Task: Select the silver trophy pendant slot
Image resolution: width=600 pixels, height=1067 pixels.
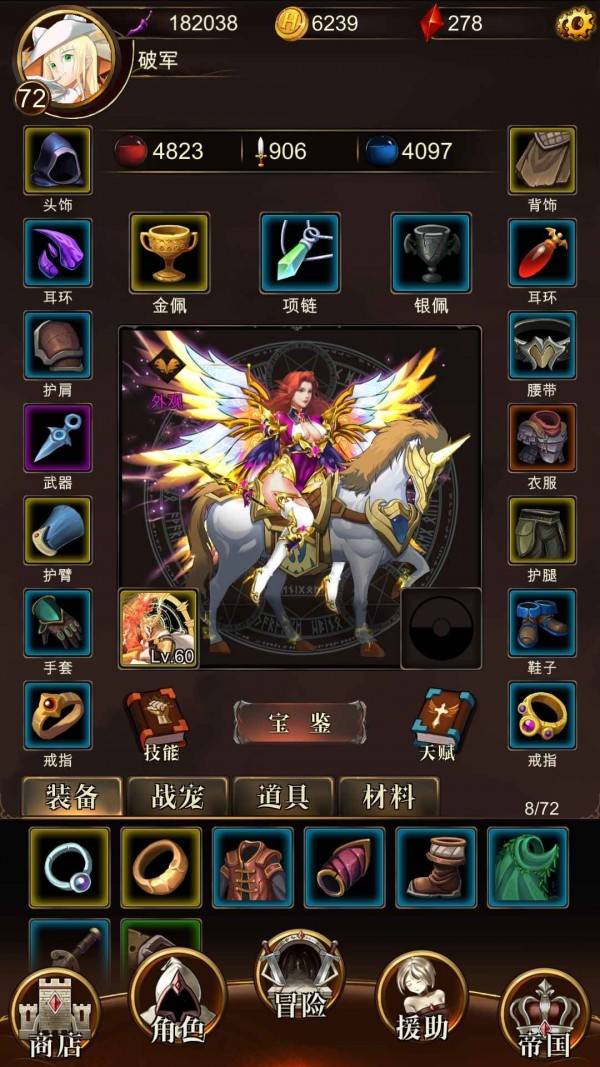Action: [430, 253]
